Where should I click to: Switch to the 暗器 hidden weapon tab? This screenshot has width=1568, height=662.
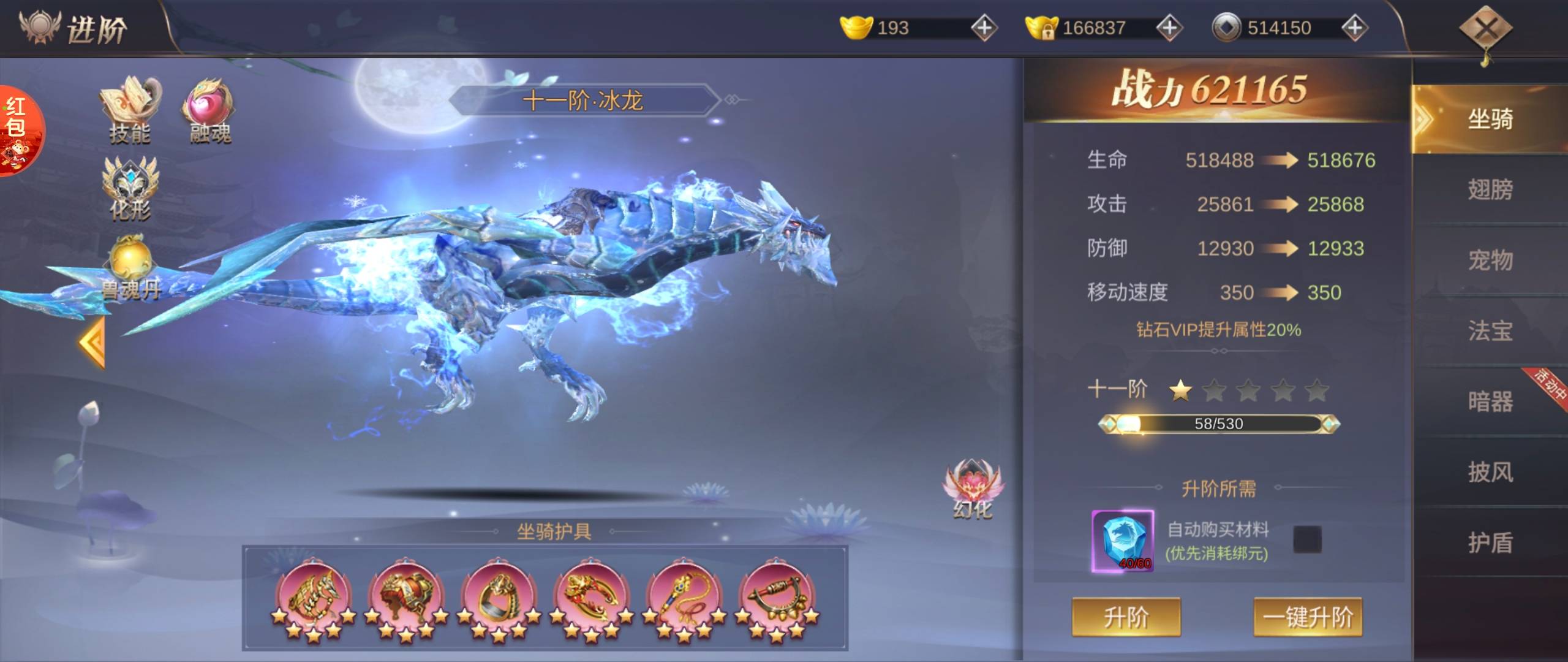click(x=1490, y=401)
